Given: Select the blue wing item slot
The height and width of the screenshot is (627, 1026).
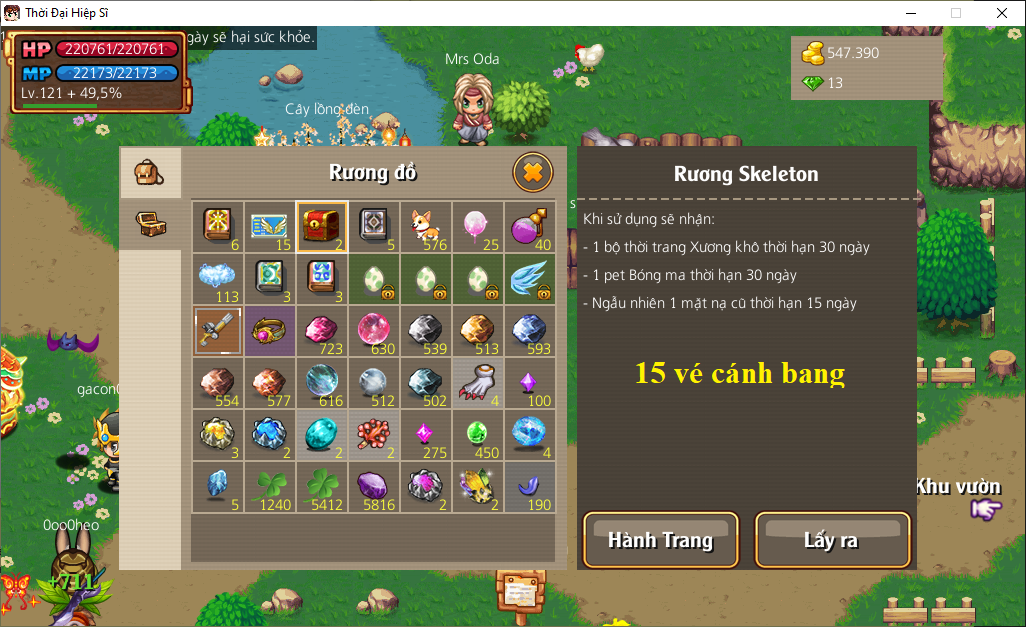Looking at the screenshot, I should point(530,279).
